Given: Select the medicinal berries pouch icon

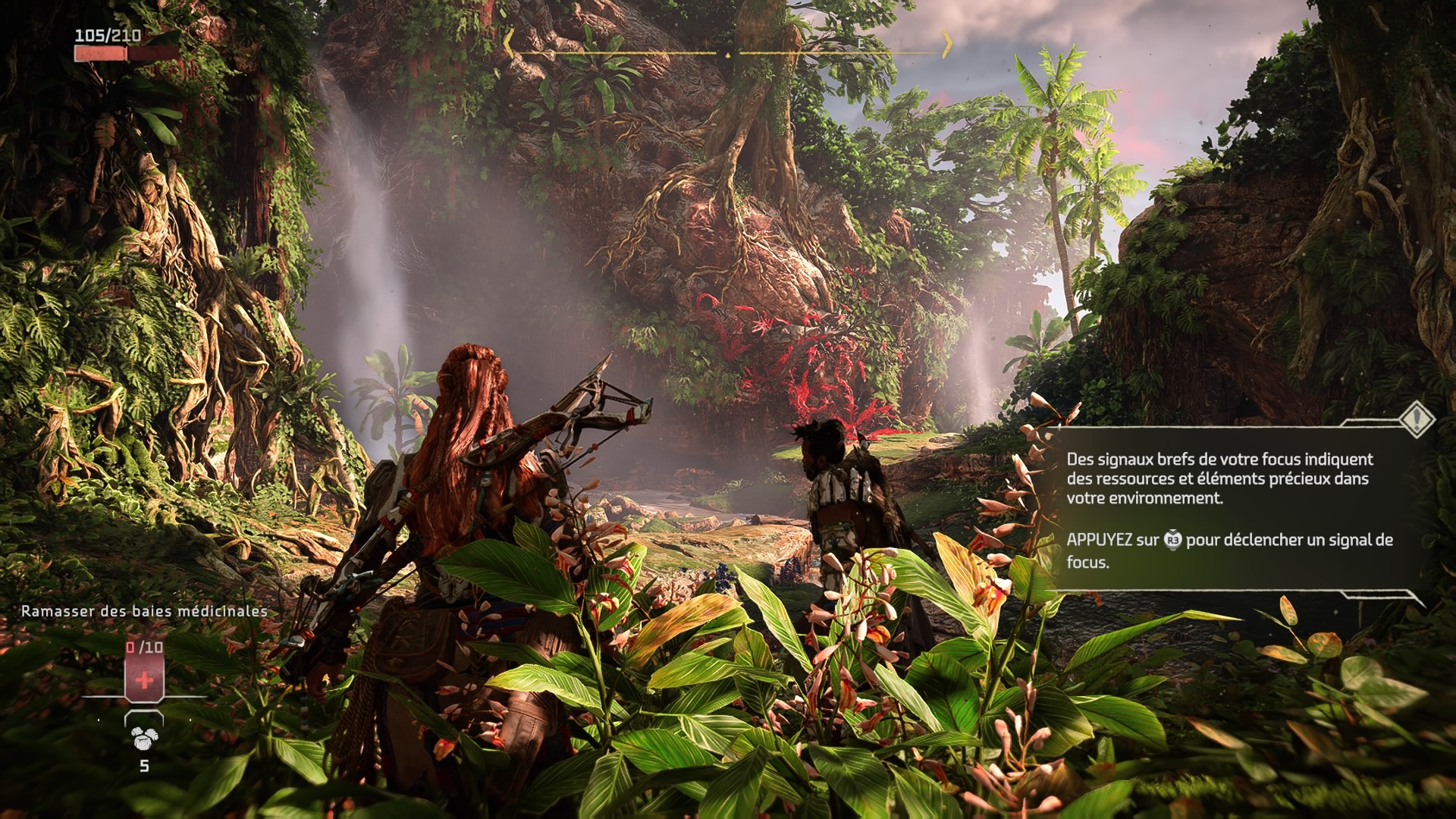Looking at the screenshot, I should [143, 736].
